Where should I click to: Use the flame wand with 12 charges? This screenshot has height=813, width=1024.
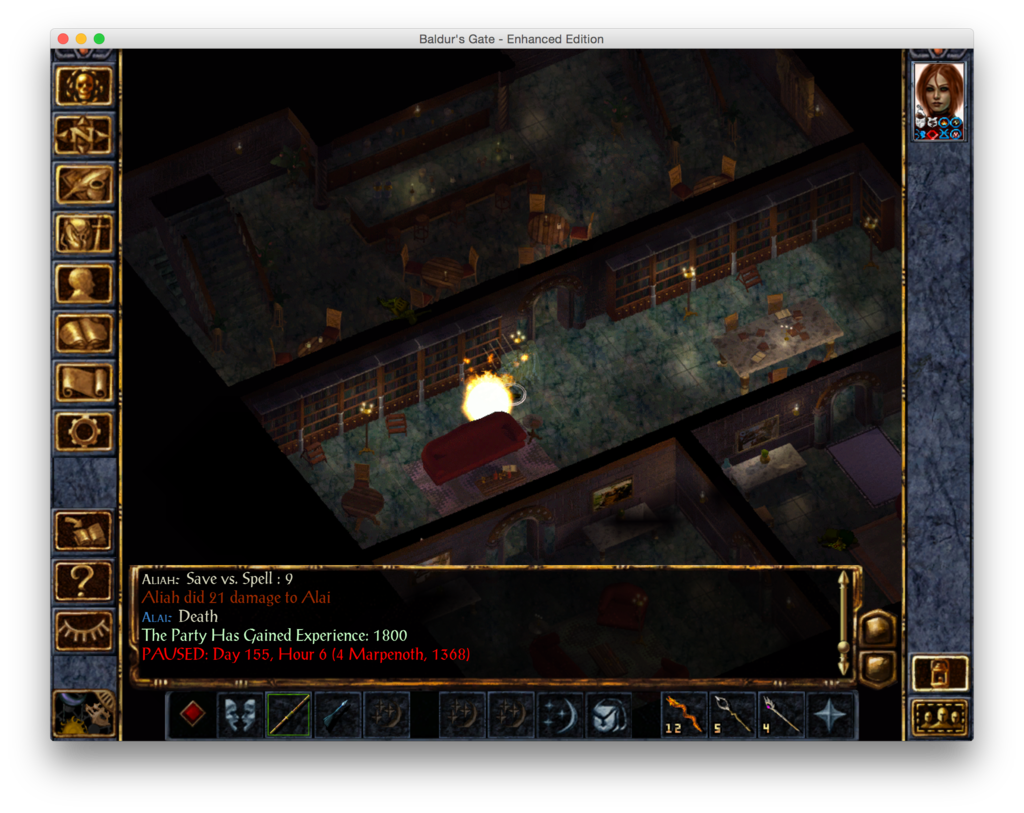(684, 715)
